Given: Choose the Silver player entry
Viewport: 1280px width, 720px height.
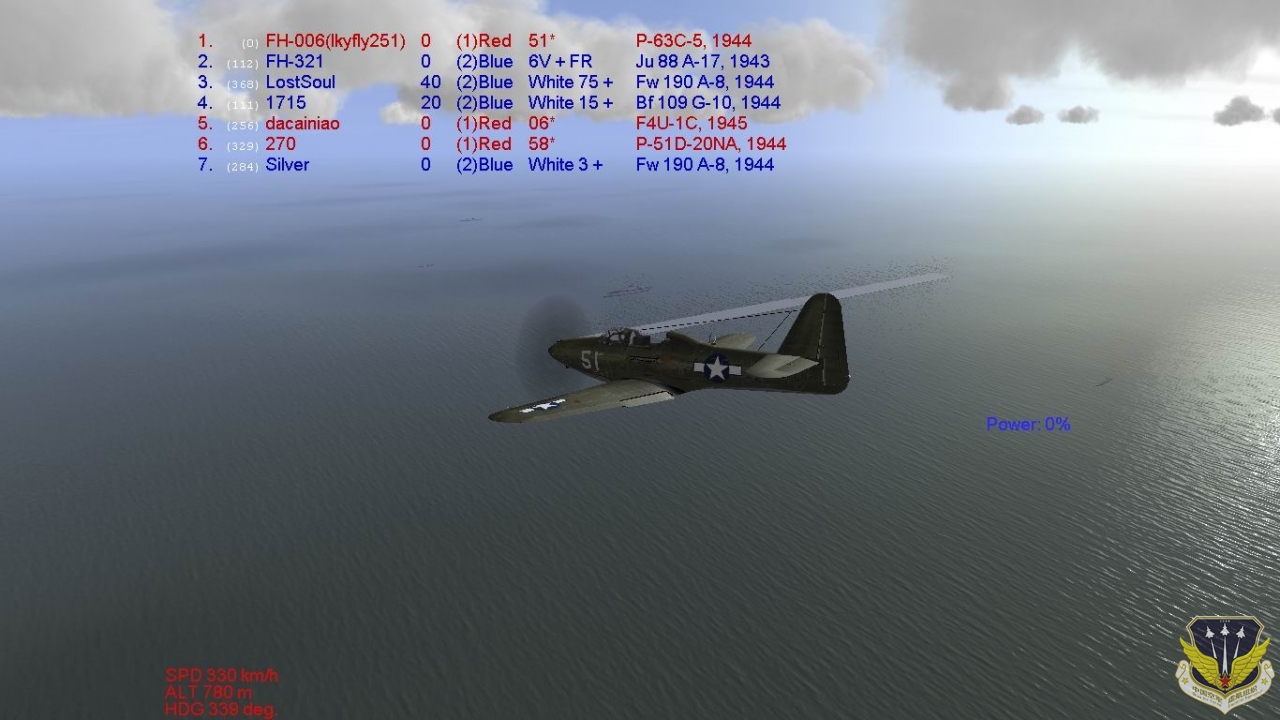Looking at the screenshot, I should (x=287, y=165).
